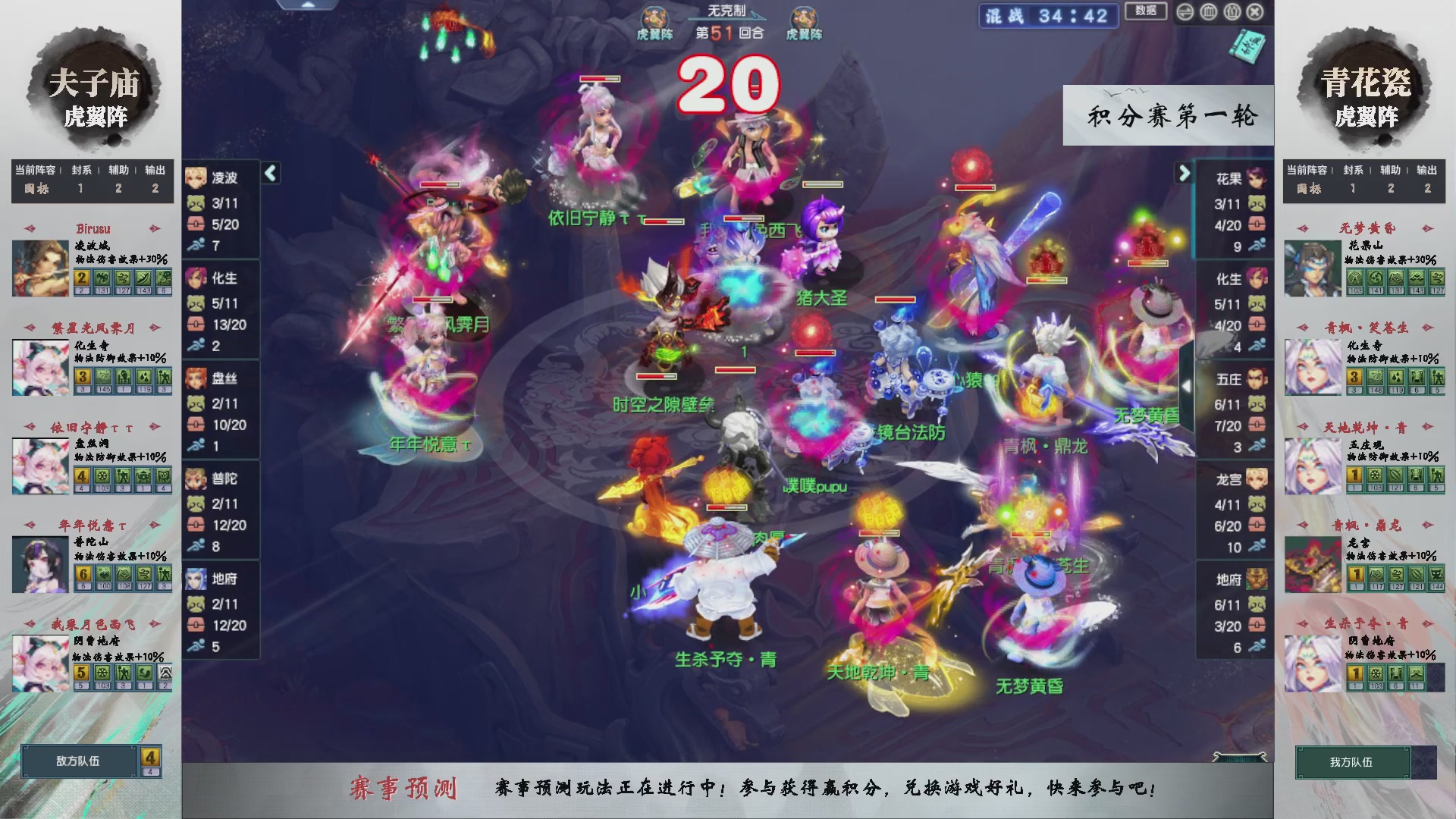Select the 地府 portrait icon in the left panel
Image resolution: width=1456 pixels, height=819 pixels.
tap(196, 578)
